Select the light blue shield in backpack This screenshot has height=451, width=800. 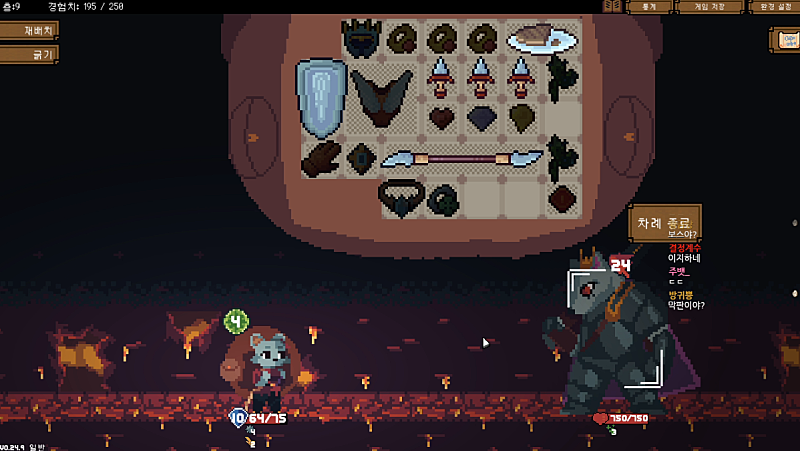tap(321, 96)
